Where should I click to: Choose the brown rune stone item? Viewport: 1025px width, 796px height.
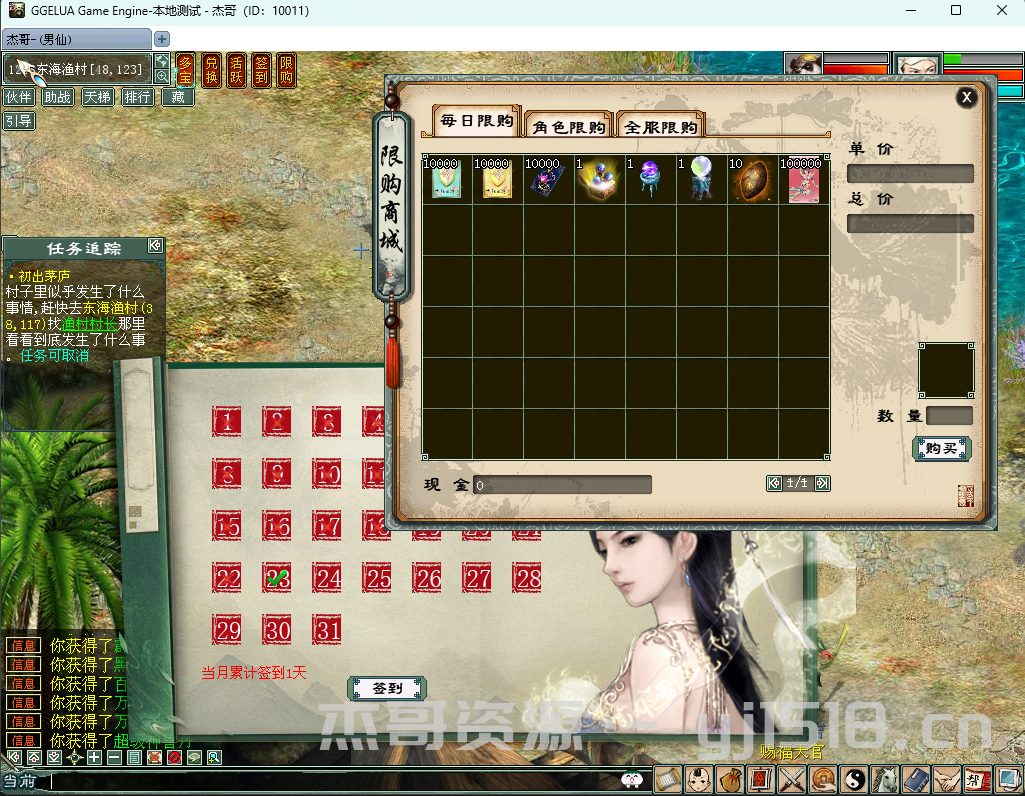click(753, 180)
